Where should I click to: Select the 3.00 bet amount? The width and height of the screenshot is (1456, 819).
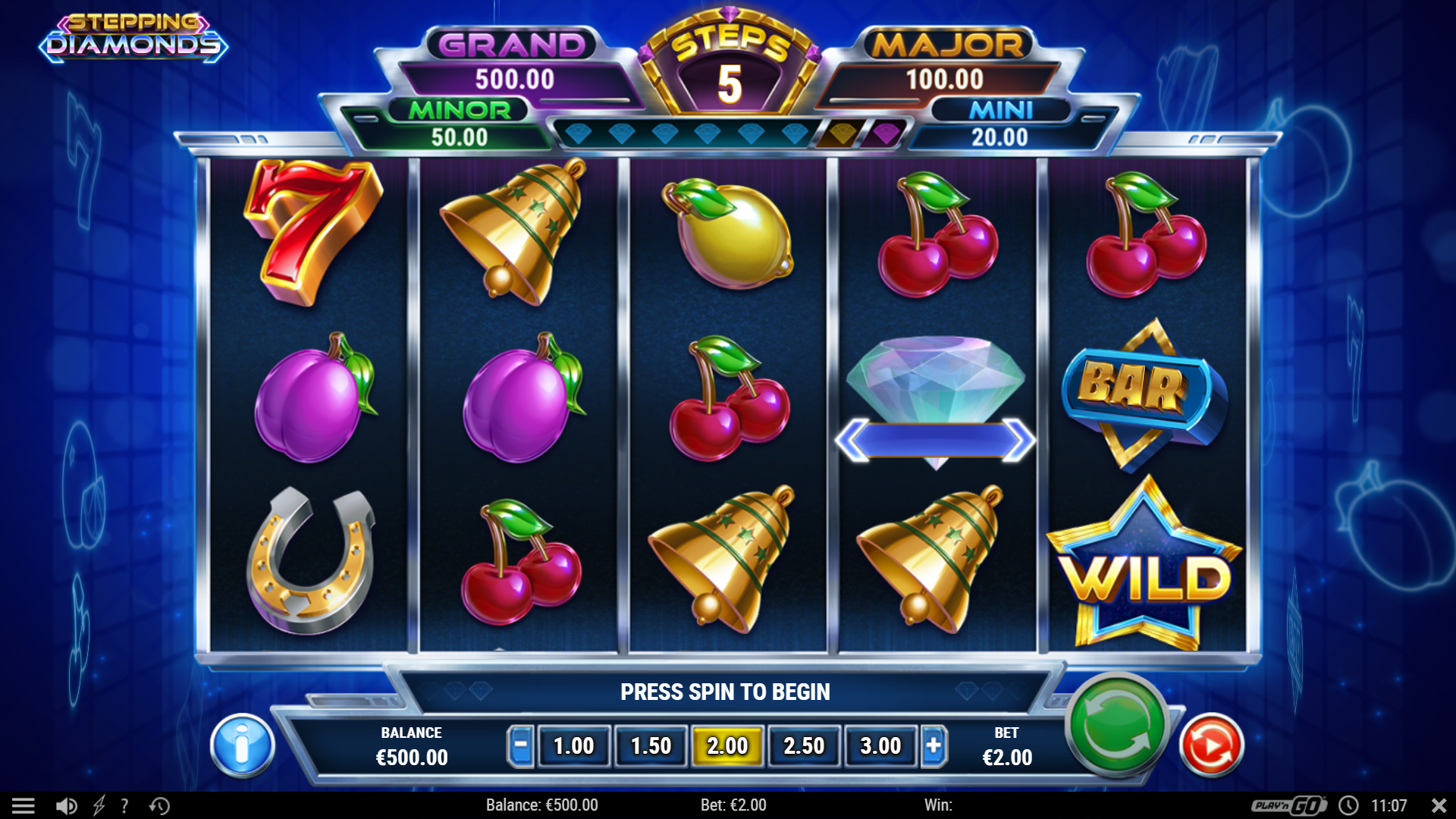880,746
